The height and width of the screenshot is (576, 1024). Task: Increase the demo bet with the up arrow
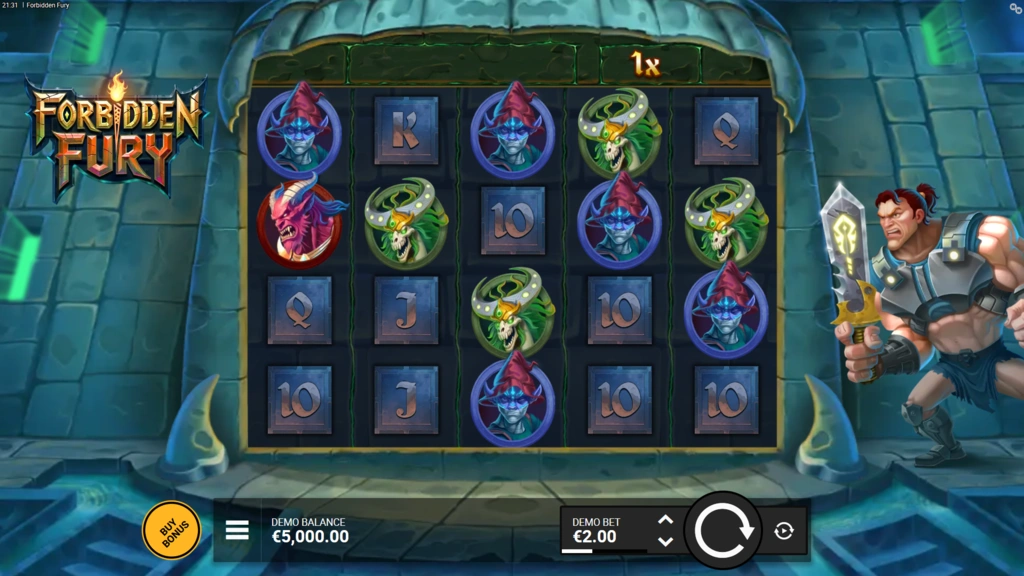point(666,520)
